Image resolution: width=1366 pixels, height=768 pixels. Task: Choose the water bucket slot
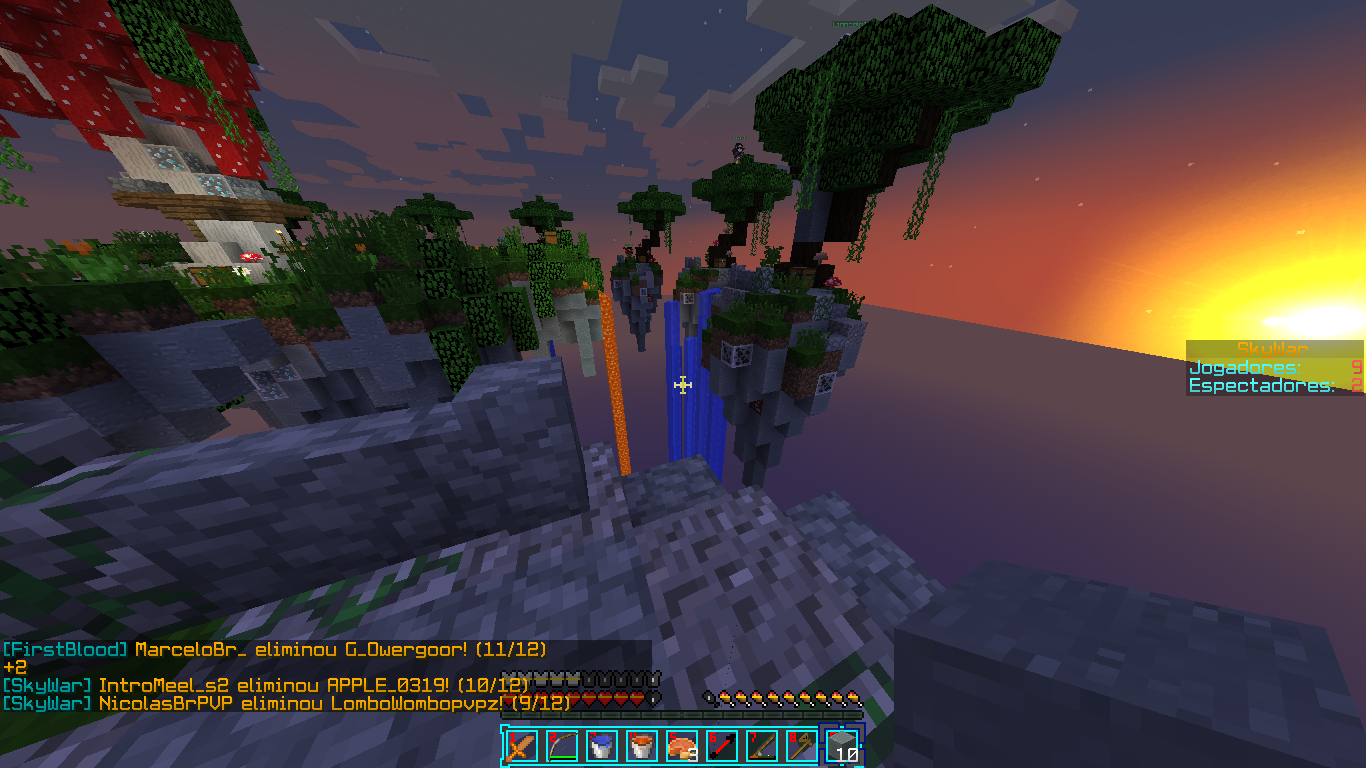click(601, 746)
